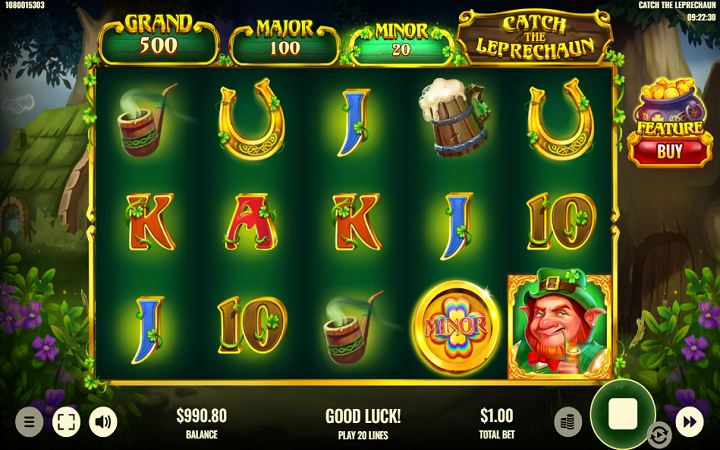
Task: Toggle fullscreen mode
Action: (66, 422)
